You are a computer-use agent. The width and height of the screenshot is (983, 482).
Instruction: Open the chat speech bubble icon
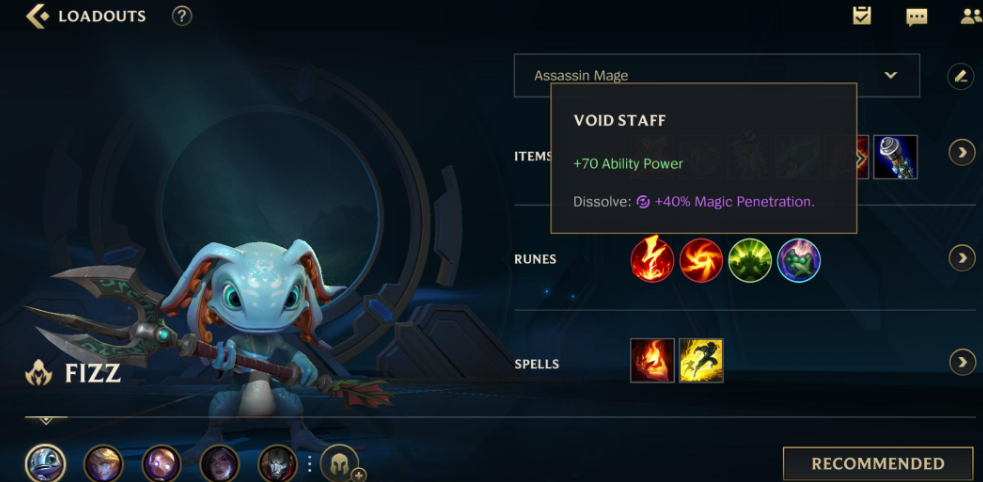click(916, 16)
